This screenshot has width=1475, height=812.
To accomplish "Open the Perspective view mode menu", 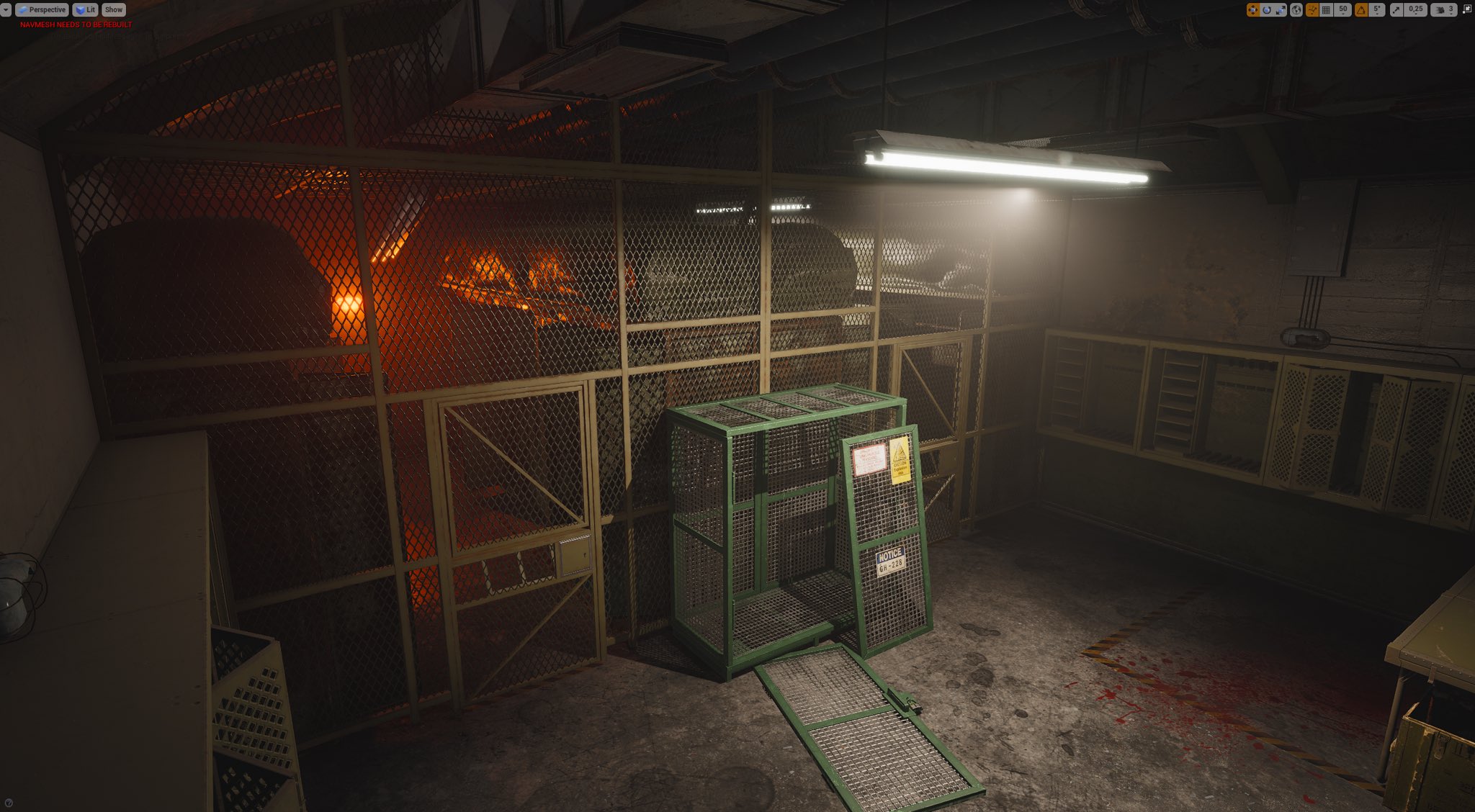I will tap(42, 10).
